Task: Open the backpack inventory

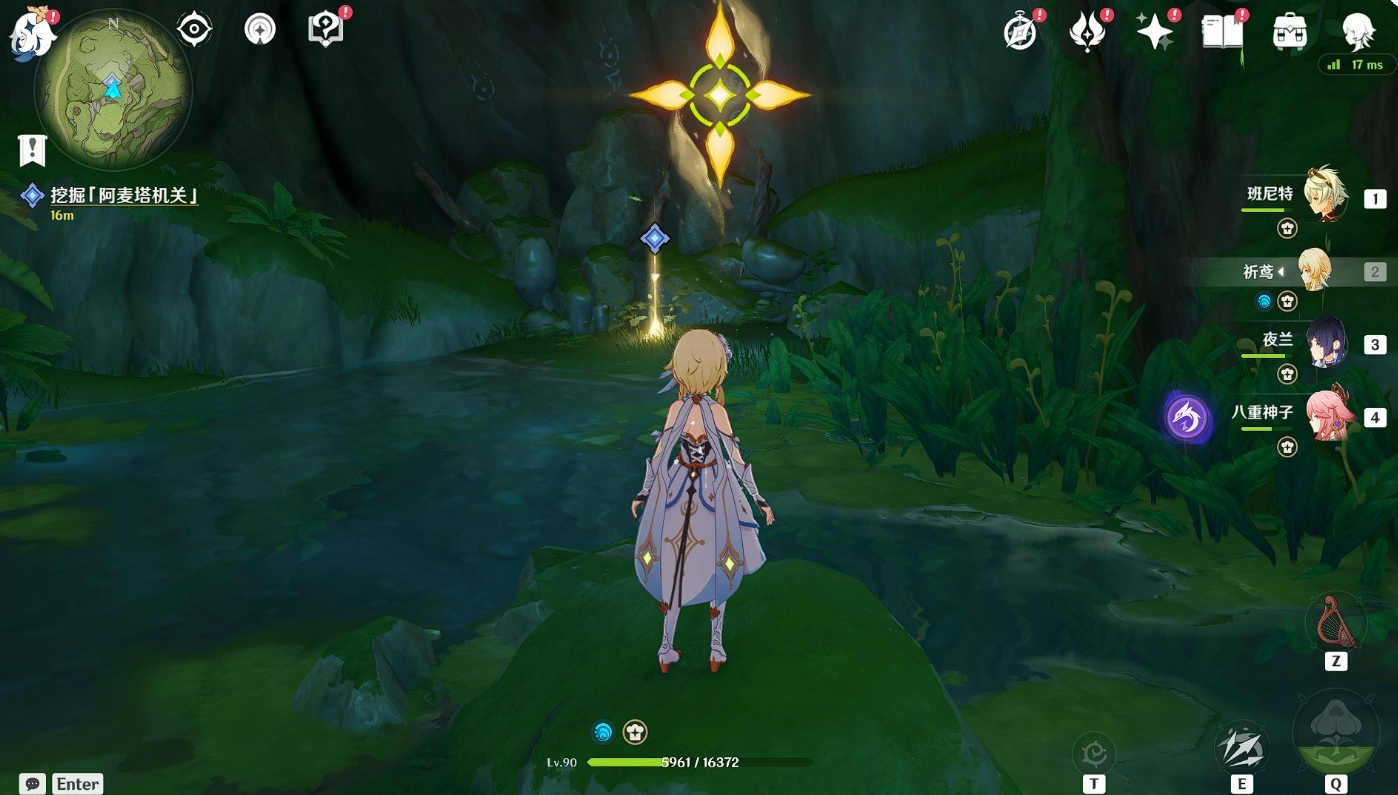Action: click(1290, 32)
